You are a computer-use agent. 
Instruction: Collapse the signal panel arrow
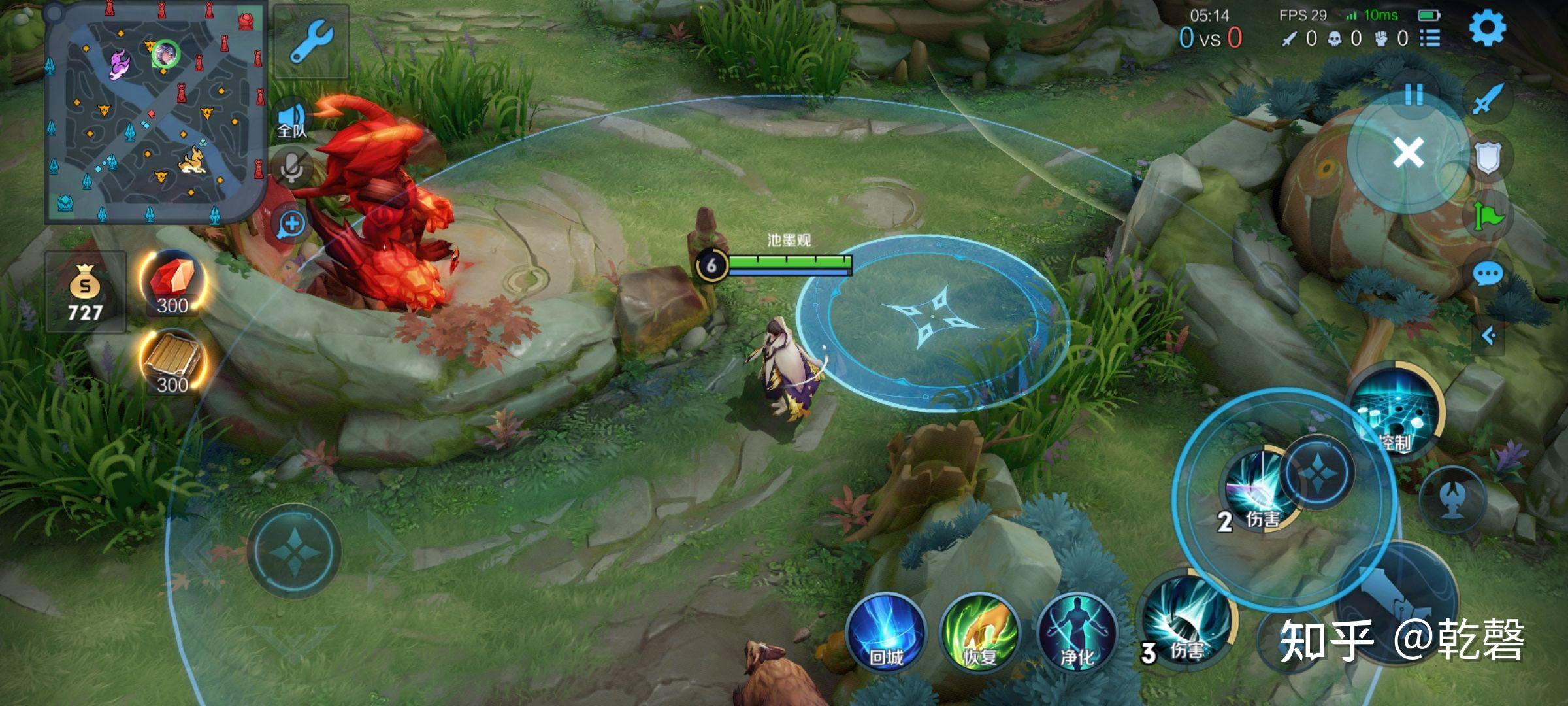(1489, 336)
